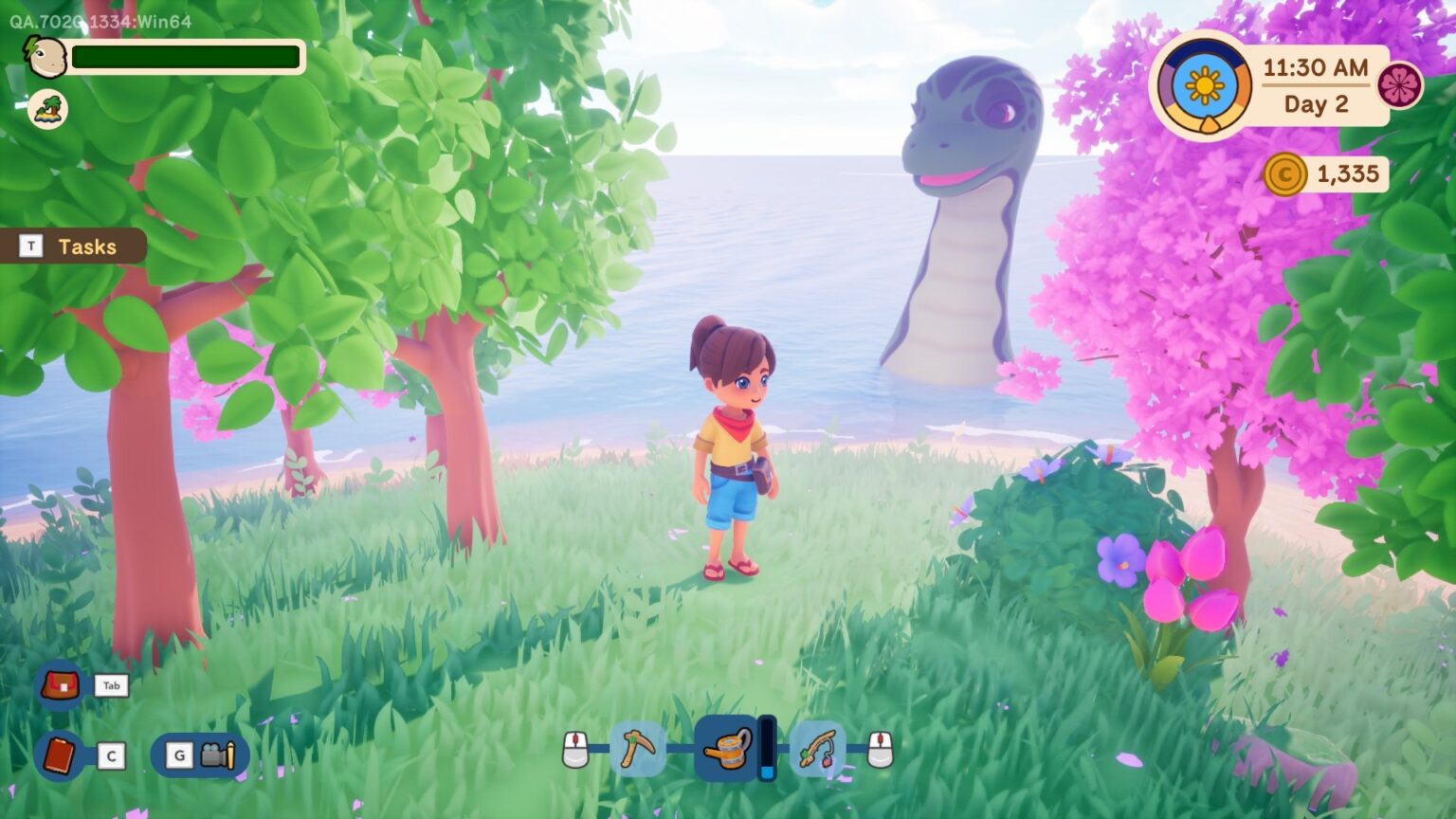The width and height of the screenshot is (1456, 819).
Task: Click the player portrait with lightning bolt
Action: (x=45, y=57)
